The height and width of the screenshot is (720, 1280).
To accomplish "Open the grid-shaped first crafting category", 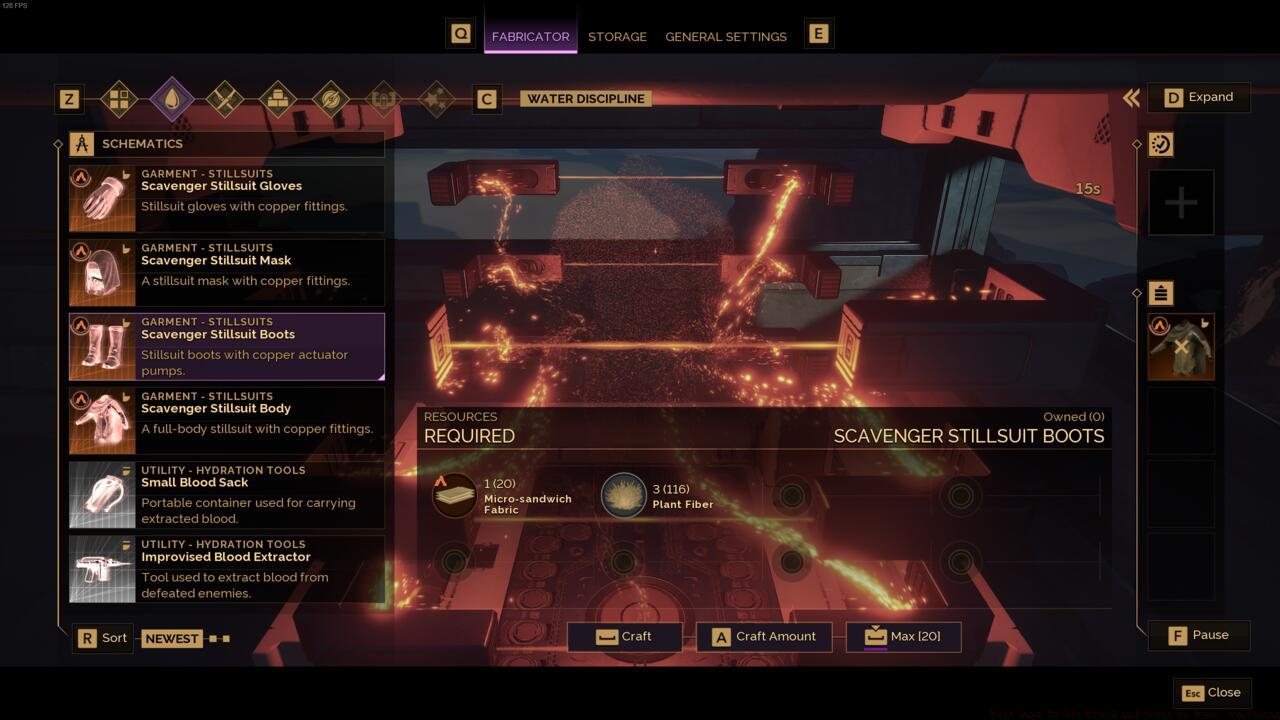I will click(119, 99).
